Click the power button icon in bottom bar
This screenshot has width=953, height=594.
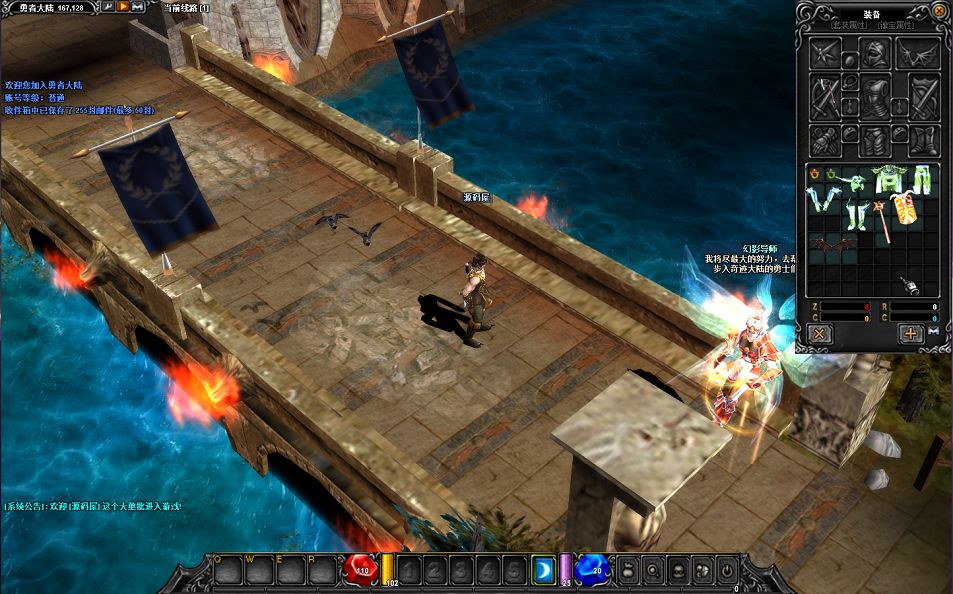pos(727,571)
